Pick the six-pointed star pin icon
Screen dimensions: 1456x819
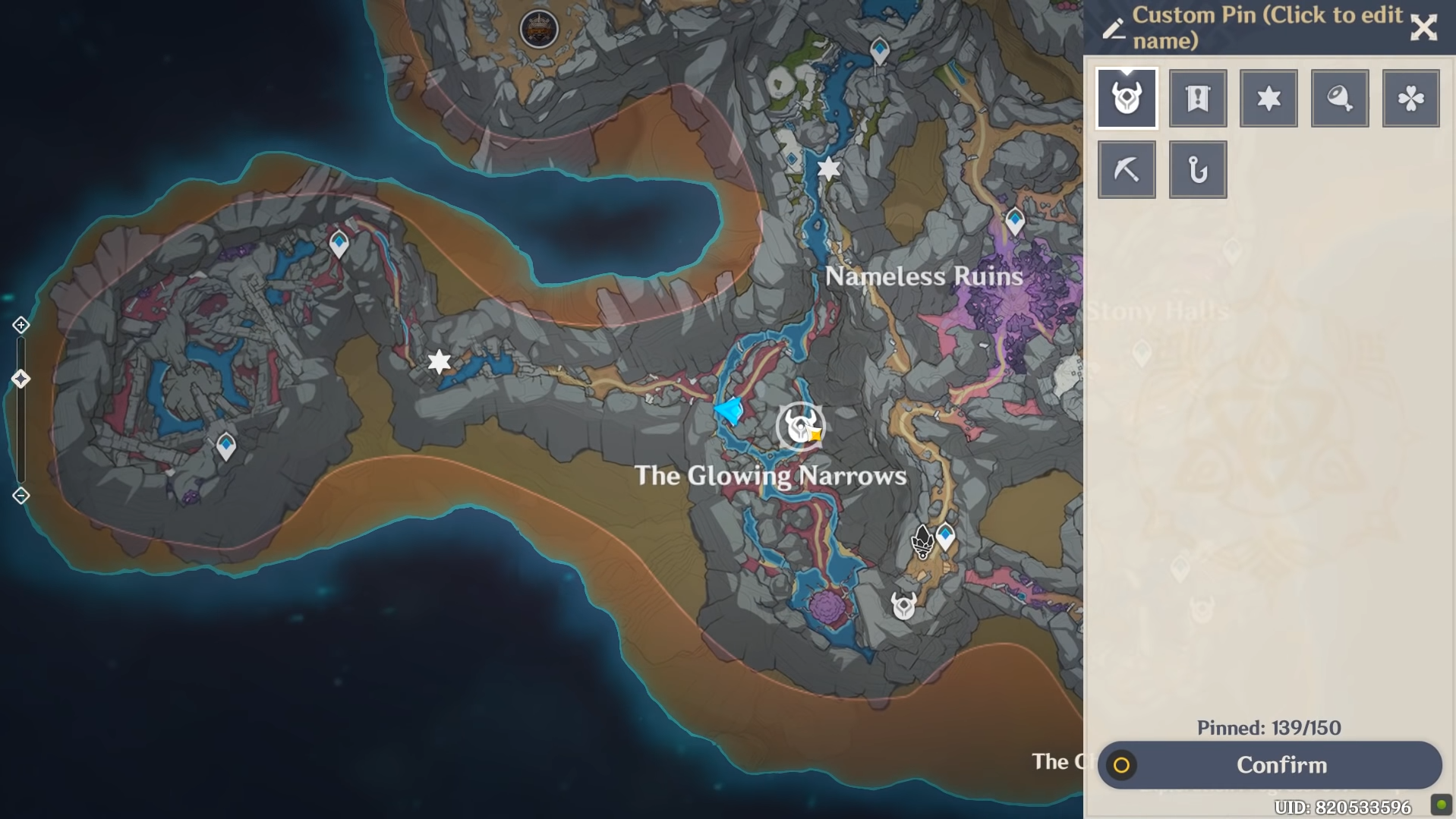(x=1268, y=99)
